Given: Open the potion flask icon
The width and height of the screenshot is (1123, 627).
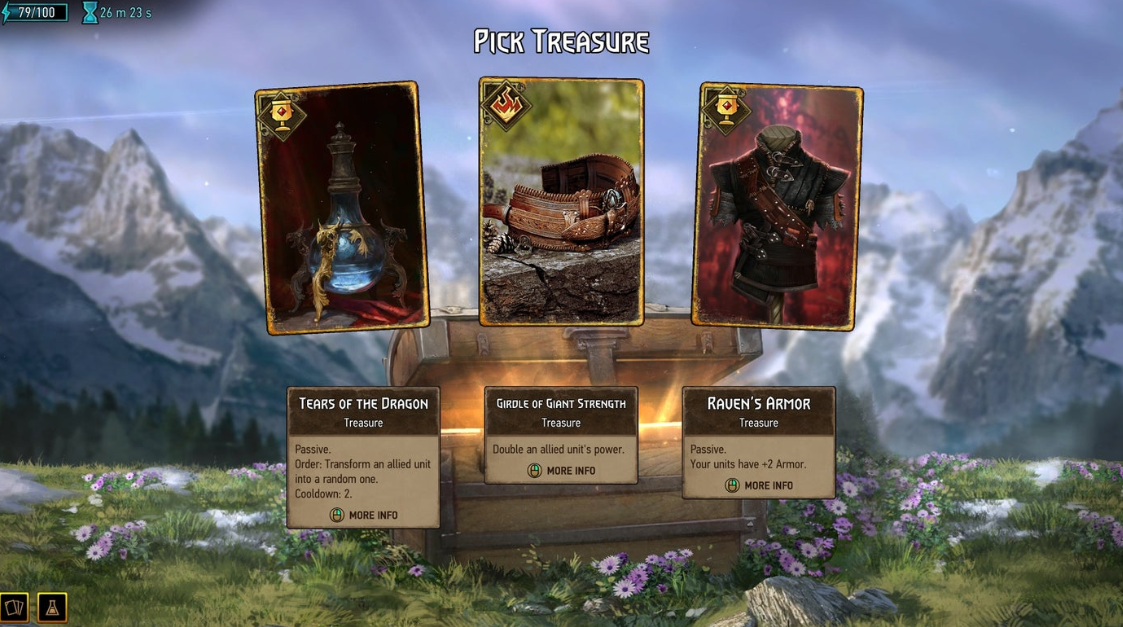Looking at the screenshot, I should tap(52, 607).
